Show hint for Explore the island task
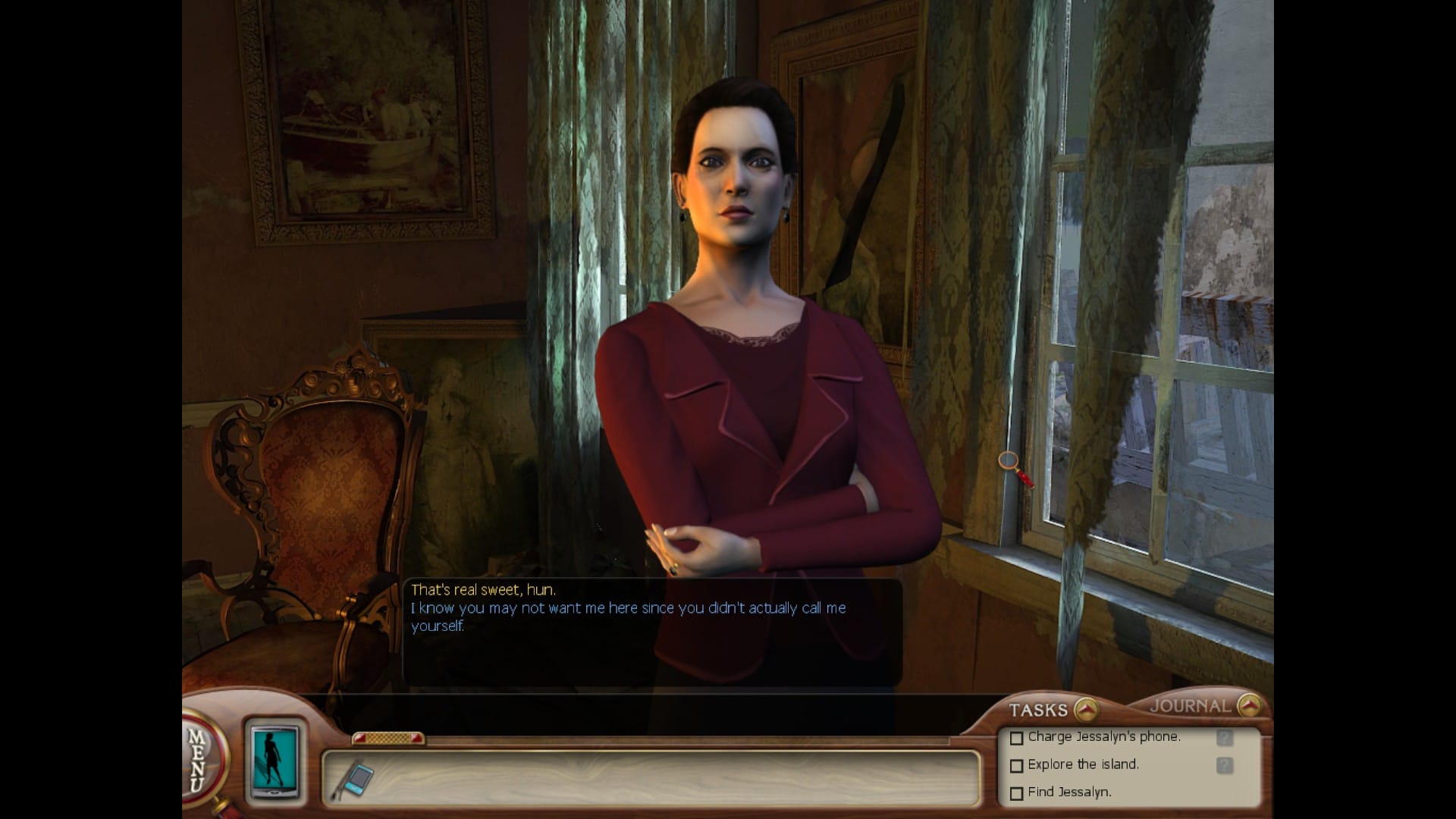 click(1224, 766)
